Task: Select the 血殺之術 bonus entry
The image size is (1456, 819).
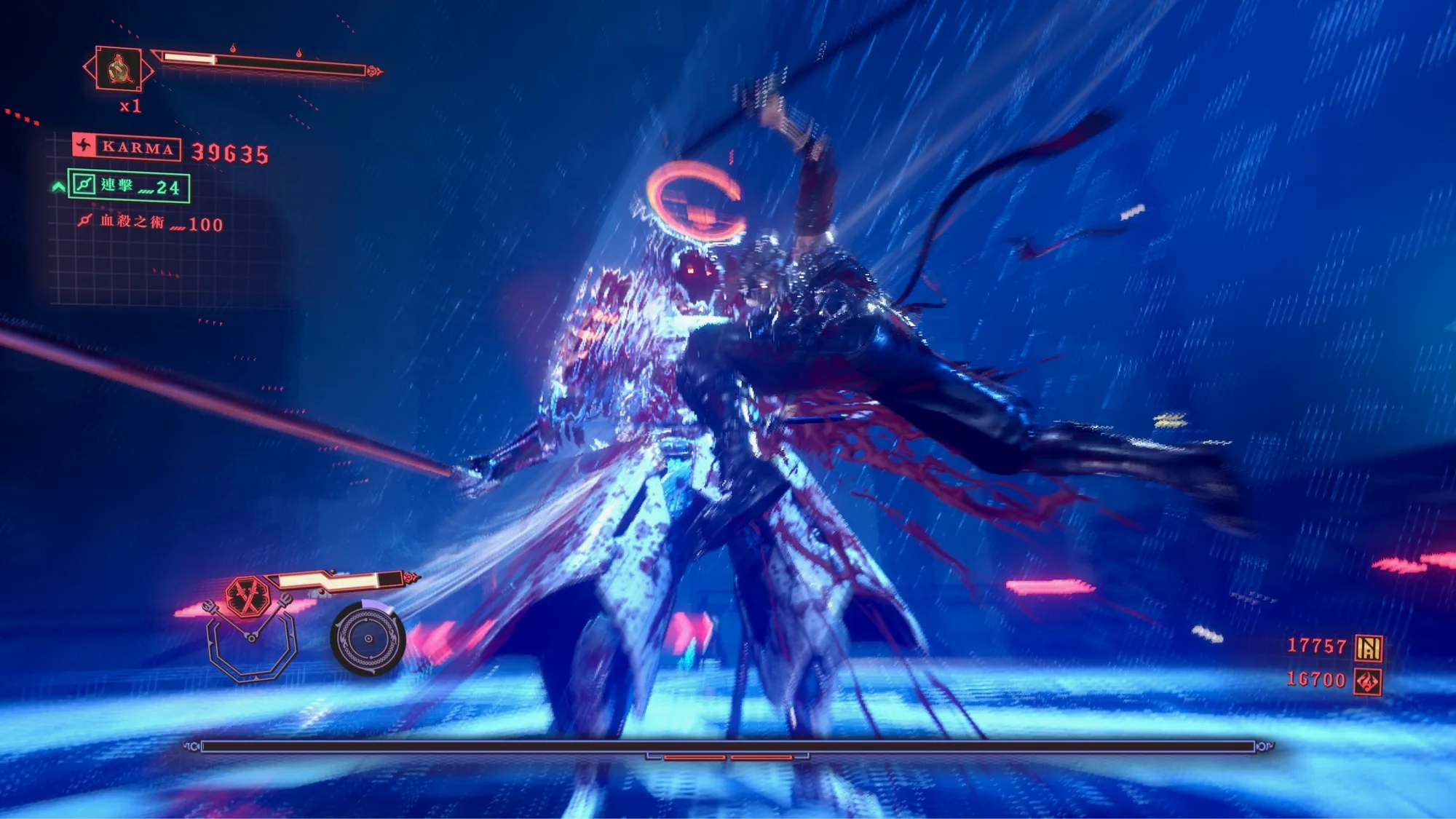Action: (150, 223)
